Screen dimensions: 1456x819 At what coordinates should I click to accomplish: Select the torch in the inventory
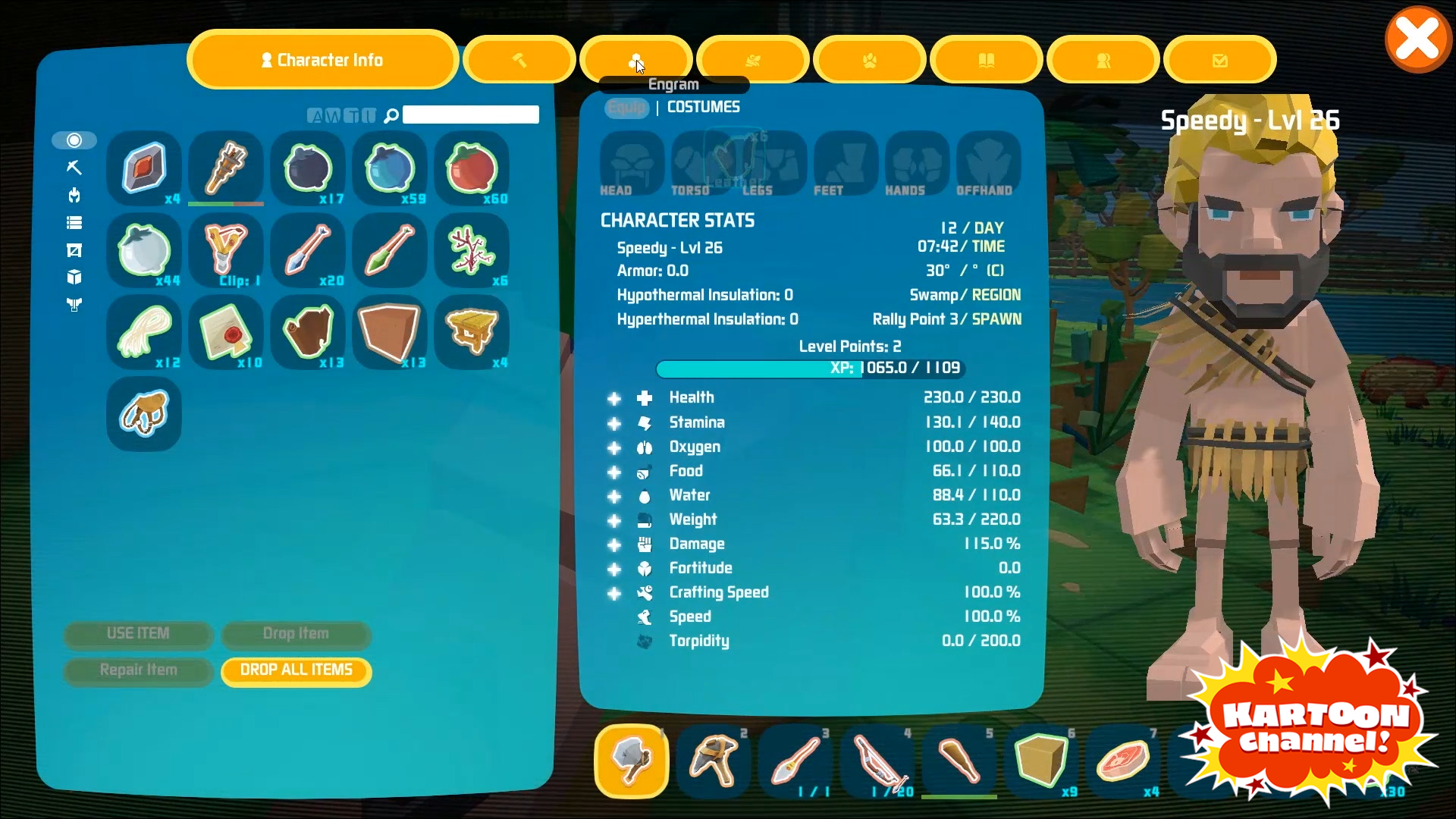tap(226, 168)
